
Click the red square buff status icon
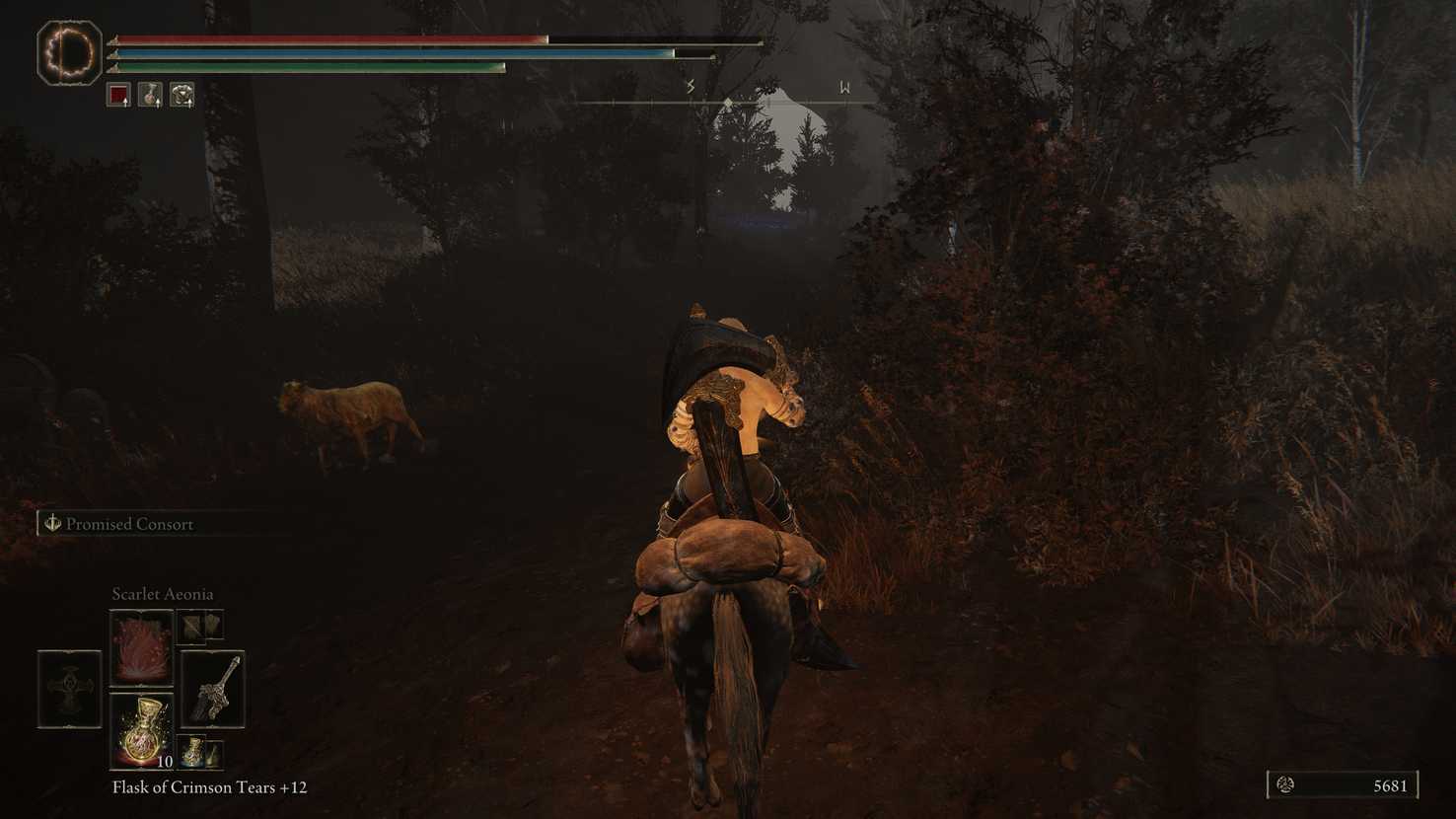[x=118, y=95]
